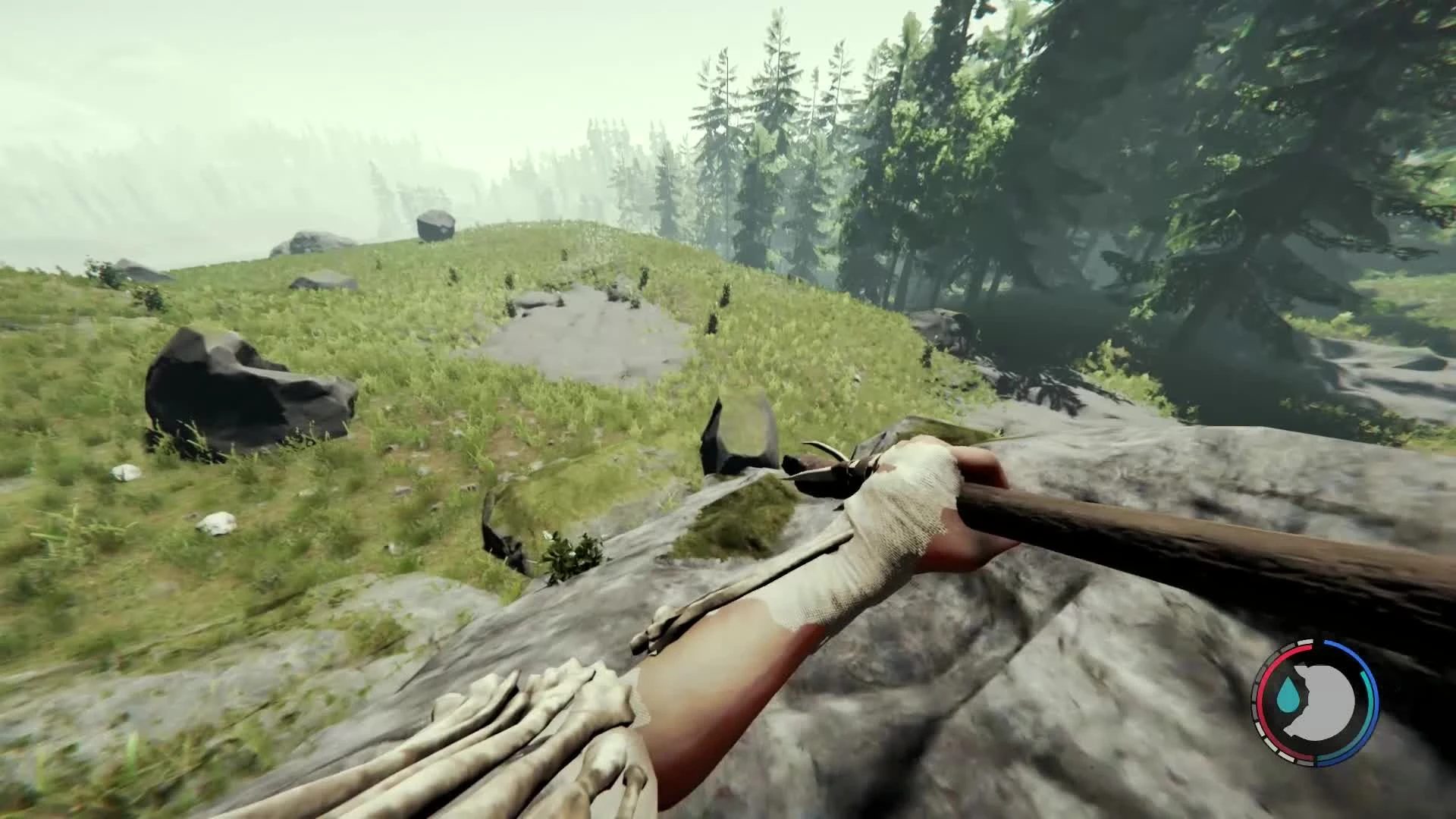Click the blue stamina arc indicator
The image size is (1456, 819).
(1373, 698)
